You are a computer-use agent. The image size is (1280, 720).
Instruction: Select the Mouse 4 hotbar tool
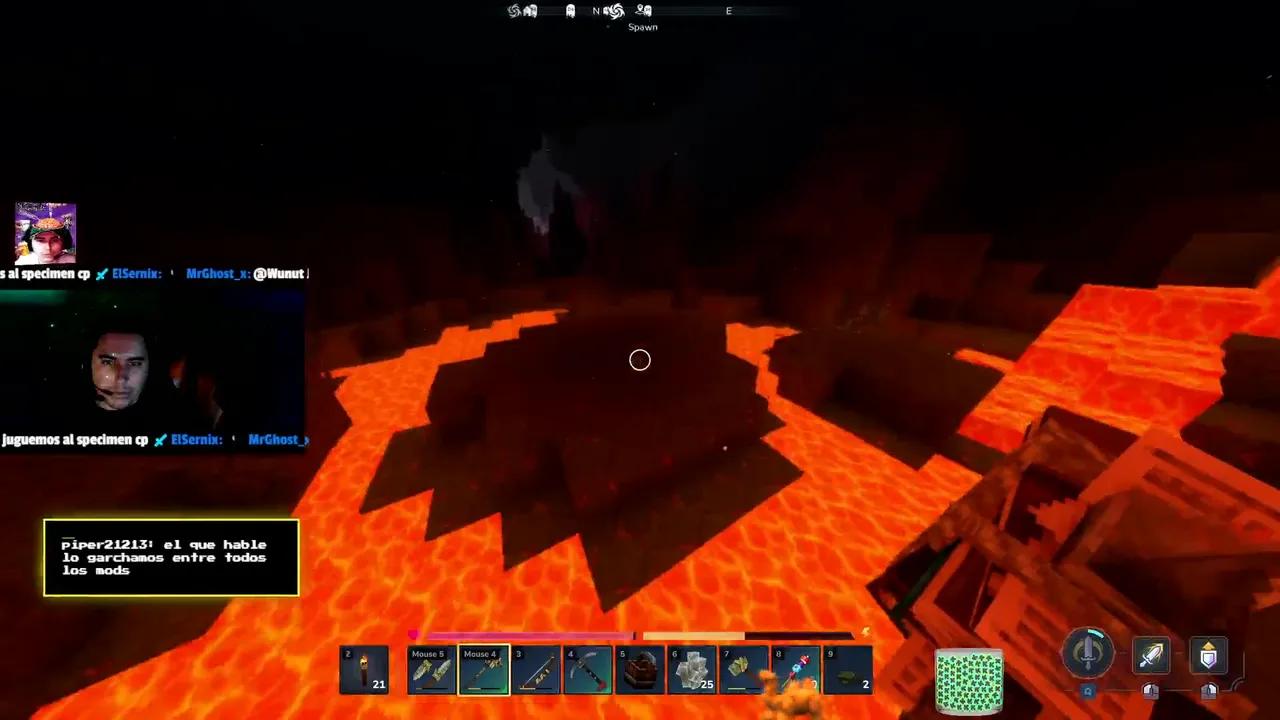484,669
